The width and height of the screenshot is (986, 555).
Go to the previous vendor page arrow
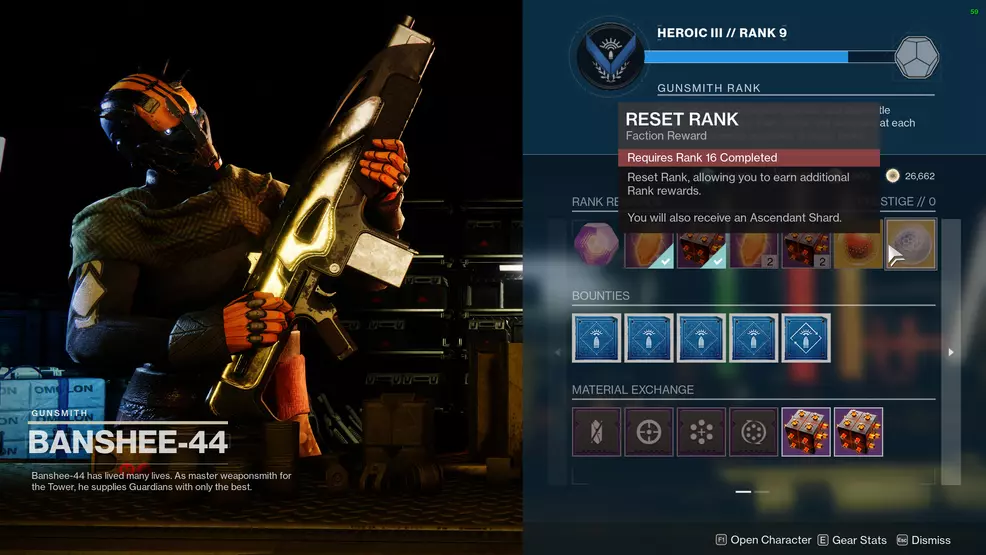pyautogui.click(x=558, y=352)
